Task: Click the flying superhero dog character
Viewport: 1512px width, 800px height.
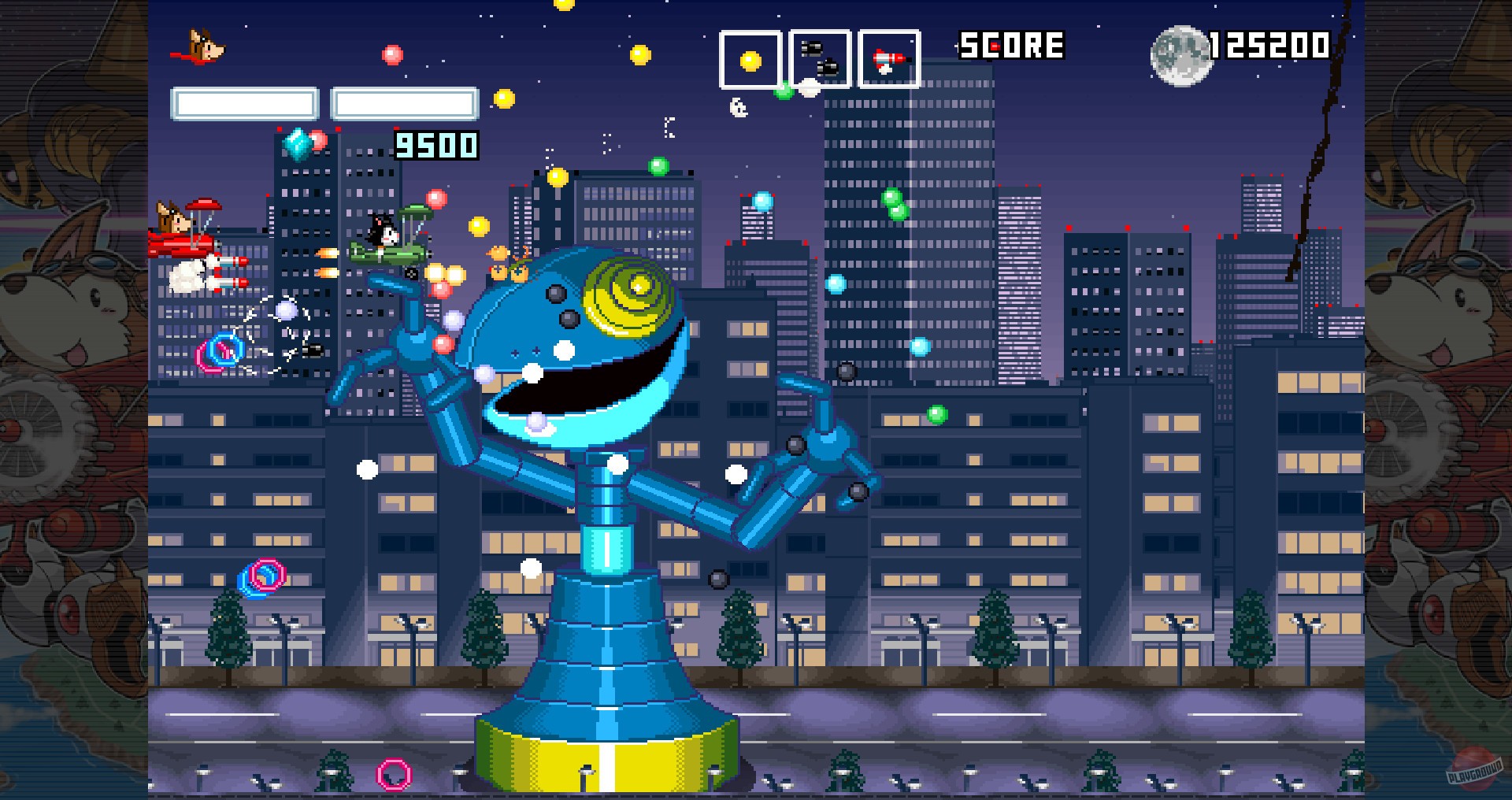Action: tap(205, 43)
